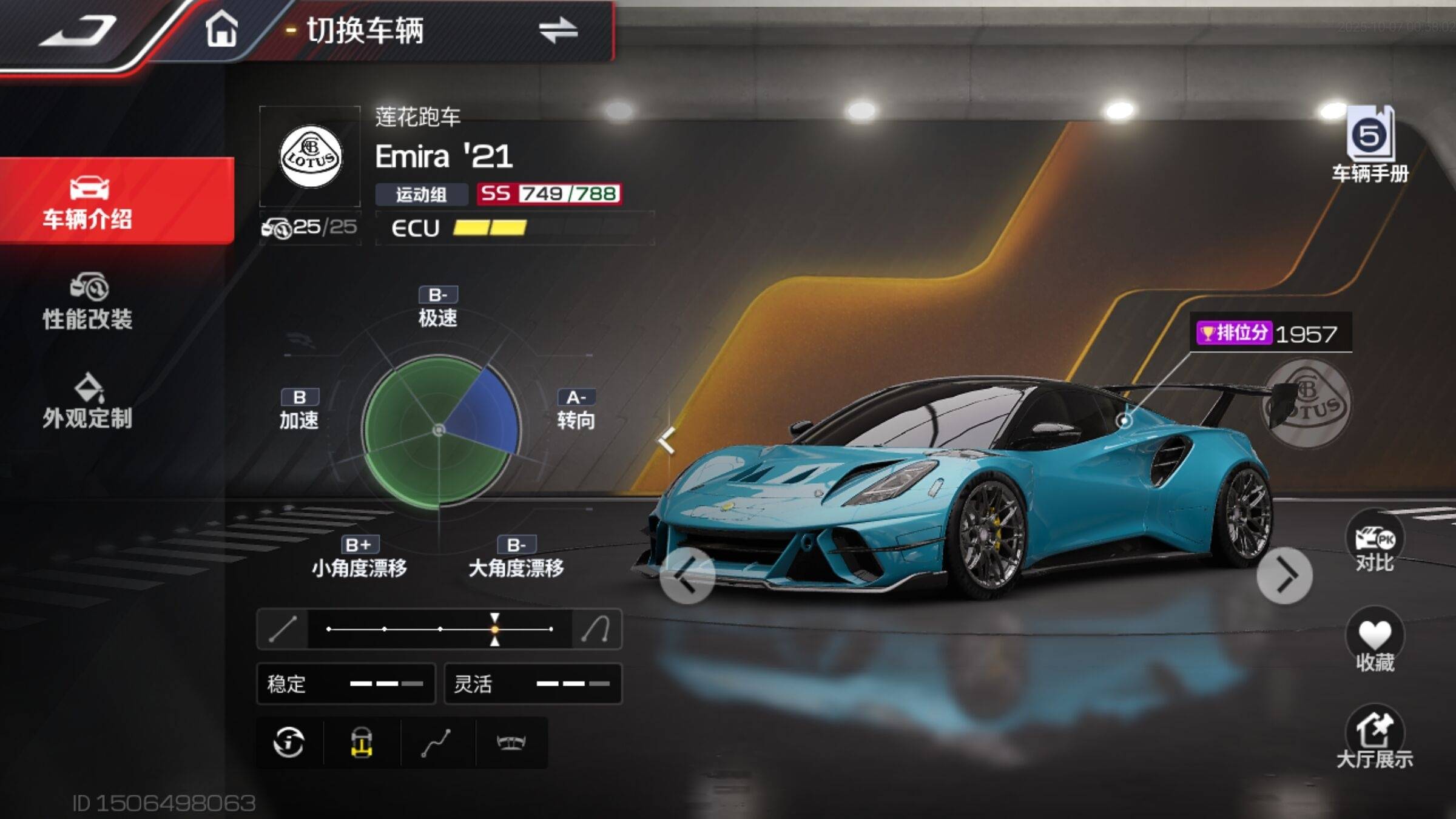Viewport: 1456px width, 819px height.
Task: Return to the home screen
Action: (221, 29)
